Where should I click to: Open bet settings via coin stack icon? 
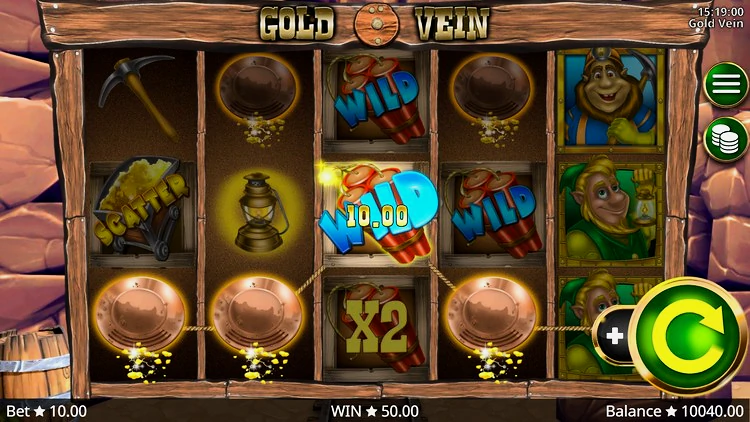click(726, 139)
